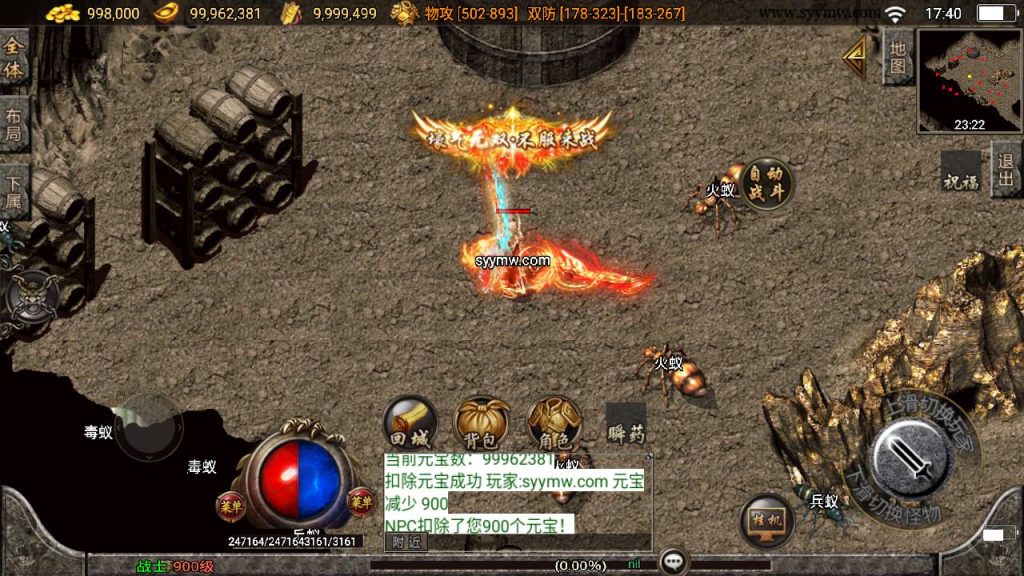
Task: Activate the 瞬药 instant potion slot
Action: click(626, 423)
